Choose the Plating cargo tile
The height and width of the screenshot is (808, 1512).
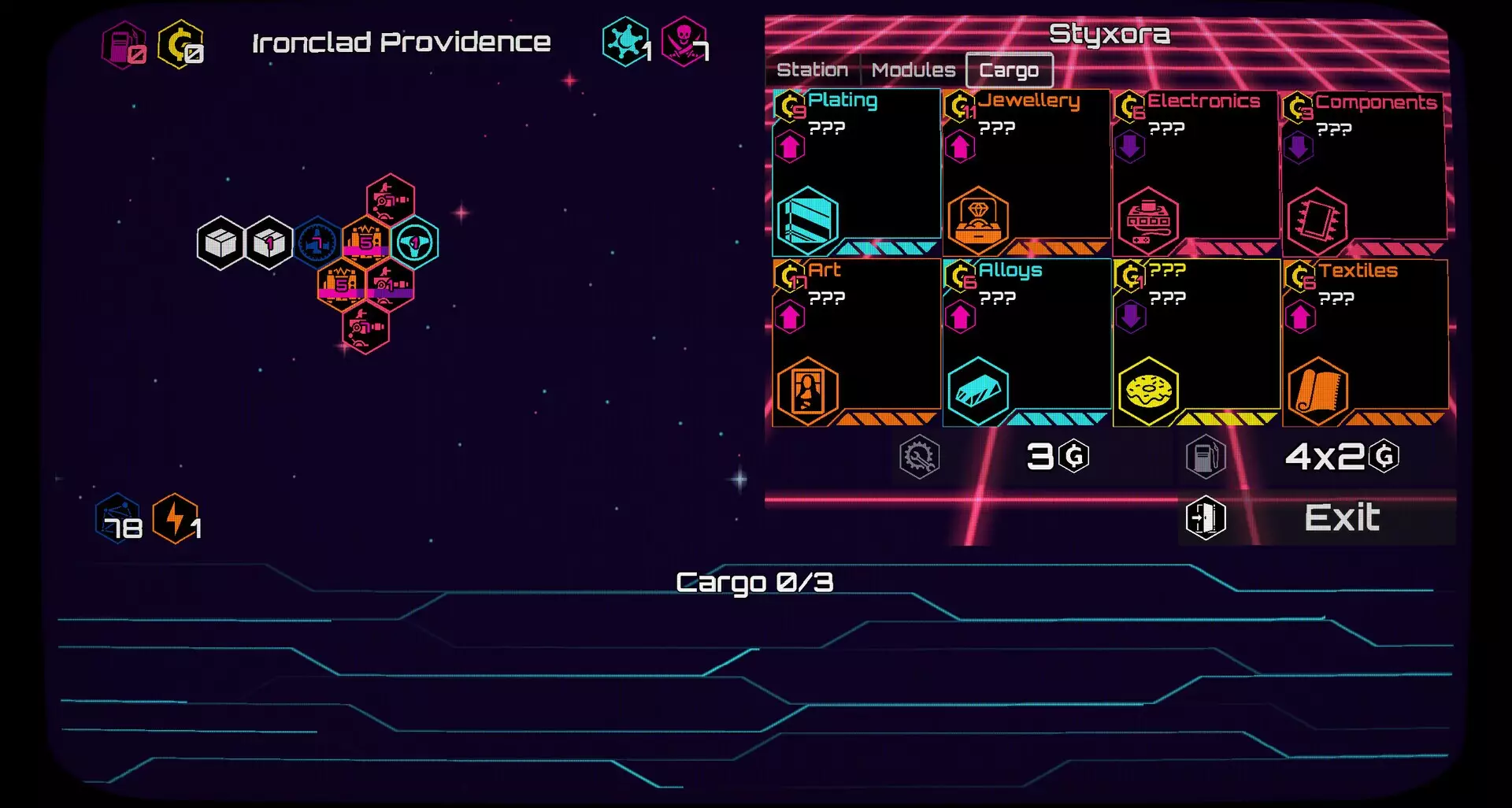click(856, 172)
